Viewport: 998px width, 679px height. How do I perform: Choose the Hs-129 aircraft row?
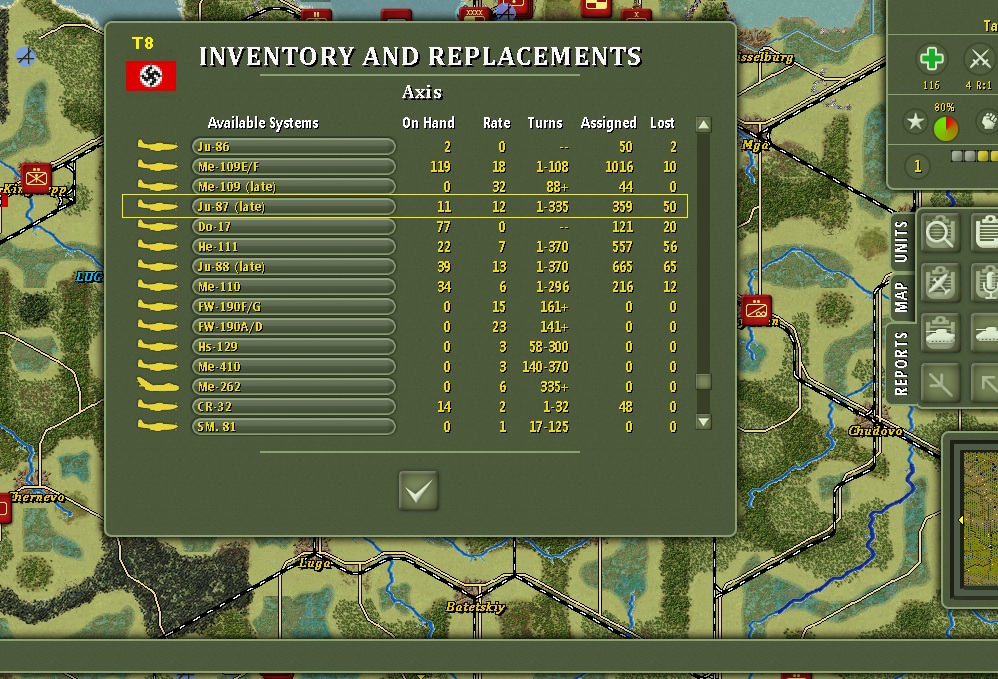point(293,347)
